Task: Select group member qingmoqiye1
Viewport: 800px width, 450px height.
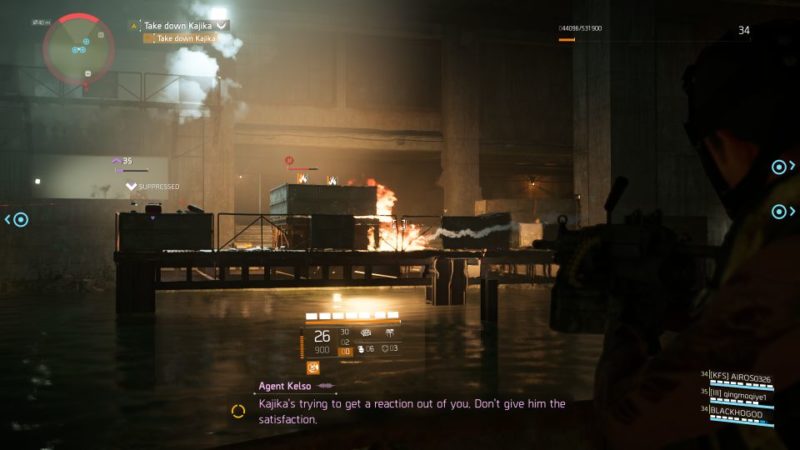Action: pos(741,396)
